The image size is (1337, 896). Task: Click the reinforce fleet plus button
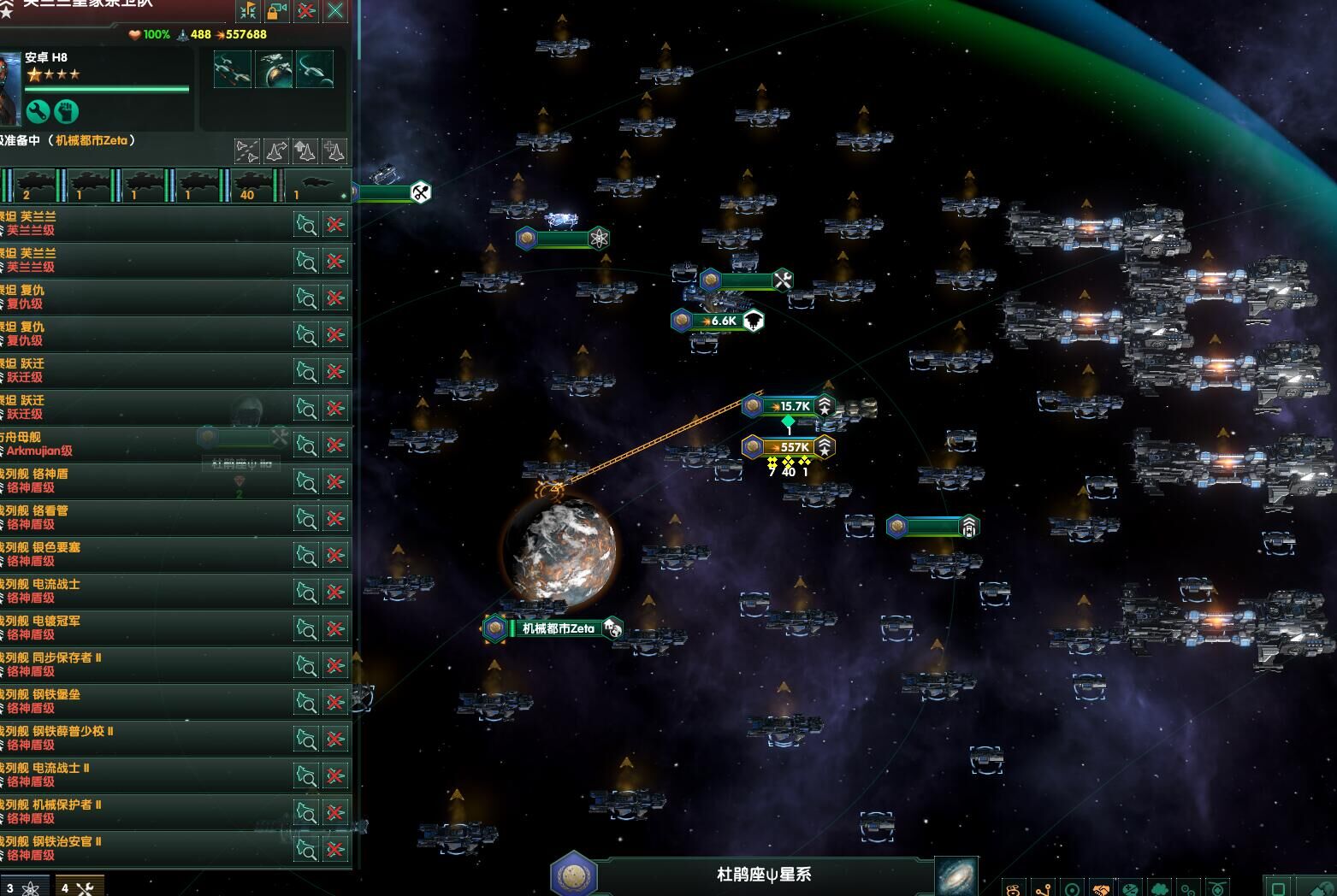tap(334, 151)
